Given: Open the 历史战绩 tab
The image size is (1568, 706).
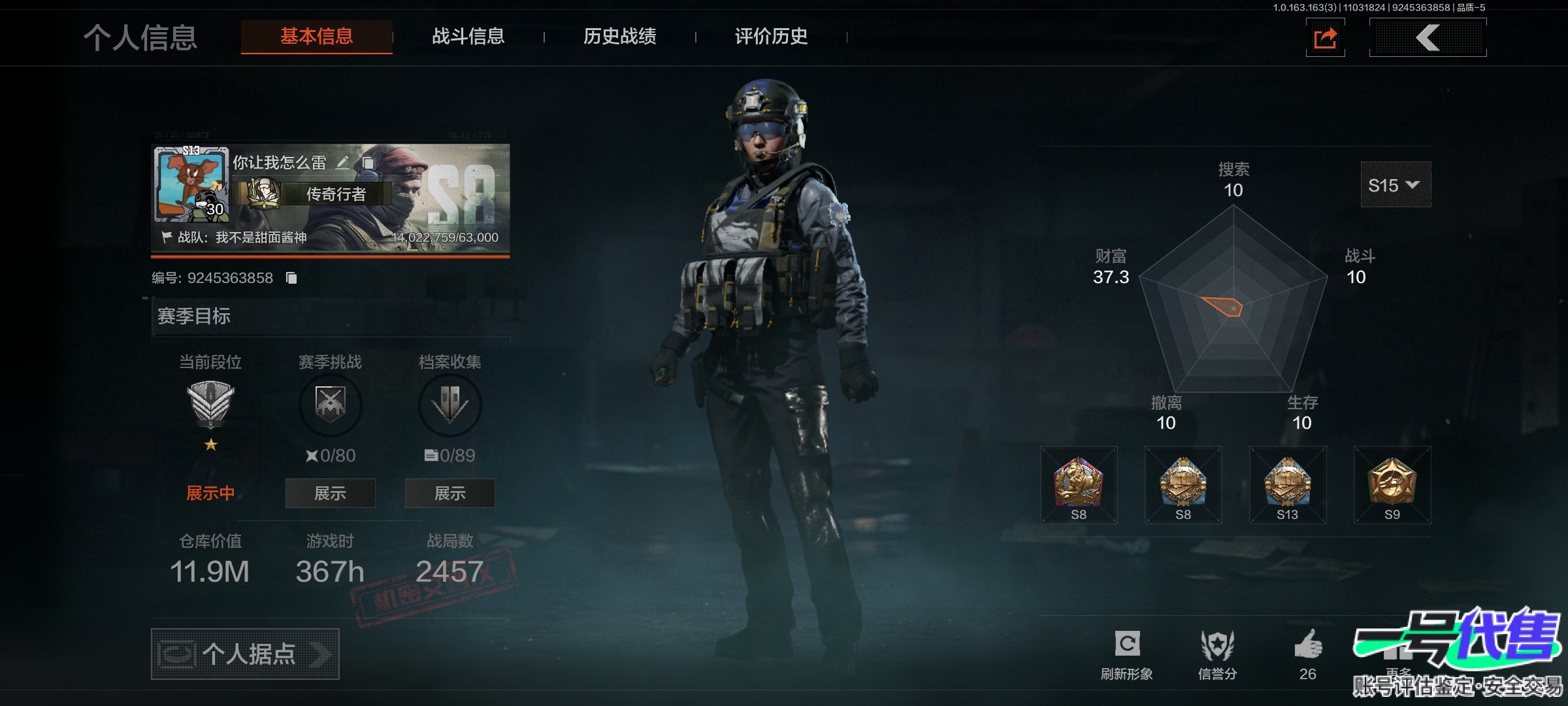Looking at the screenshot, I should tap(619, 37).
